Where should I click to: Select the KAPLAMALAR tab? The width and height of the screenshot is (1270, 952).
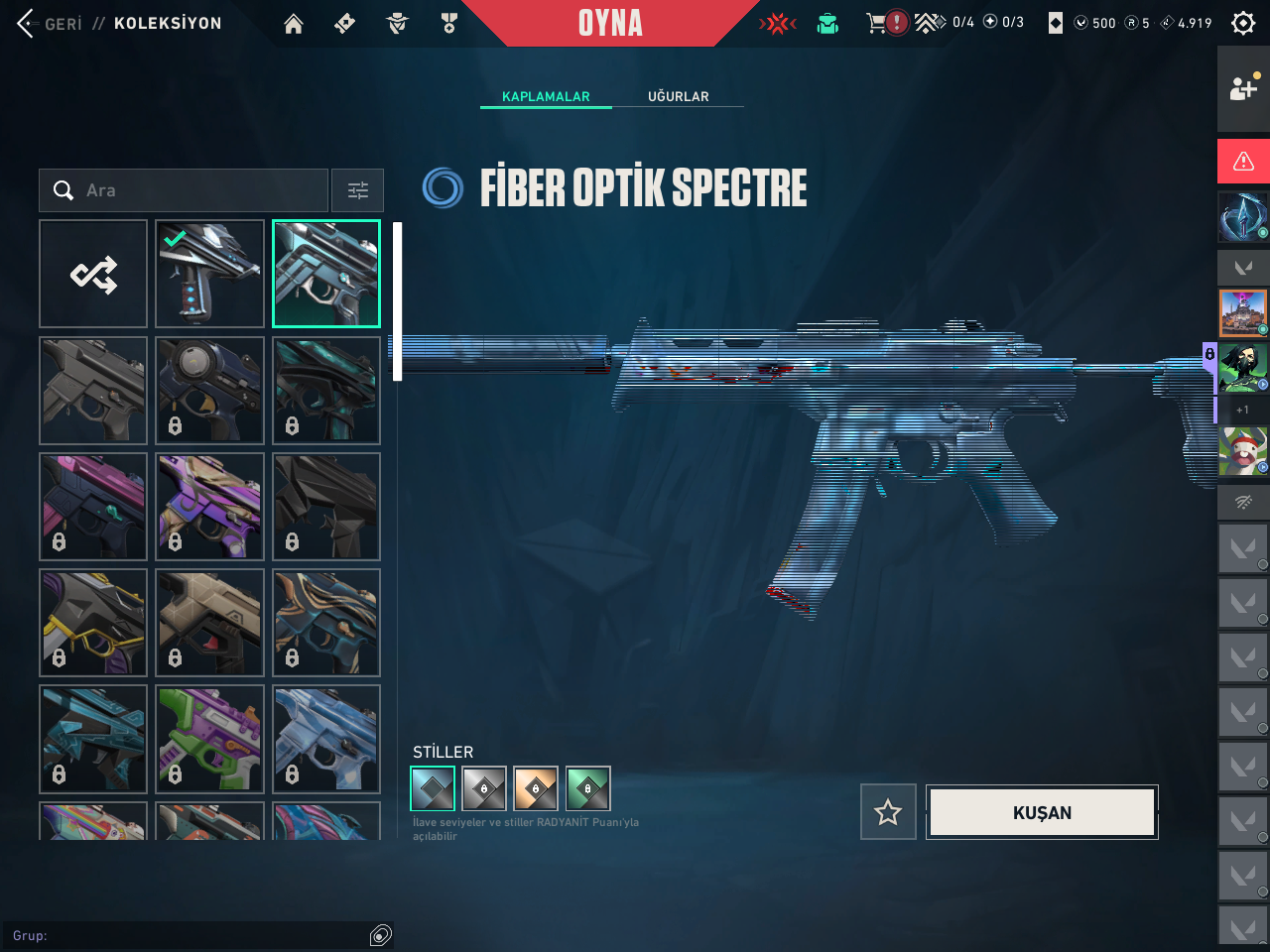(x=546, y=96)
